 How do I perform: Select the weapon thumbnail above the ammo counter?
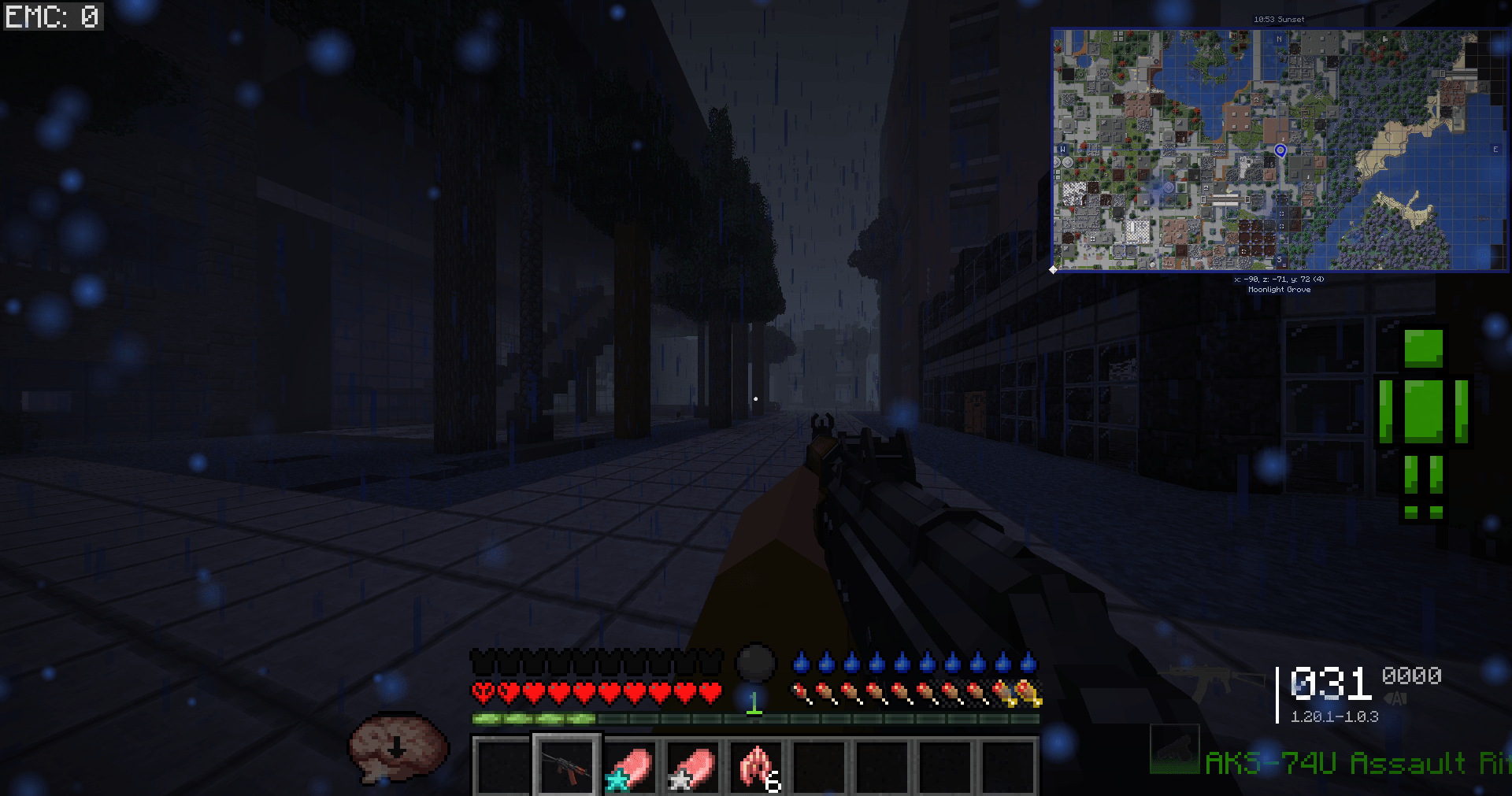(1174, 751)
